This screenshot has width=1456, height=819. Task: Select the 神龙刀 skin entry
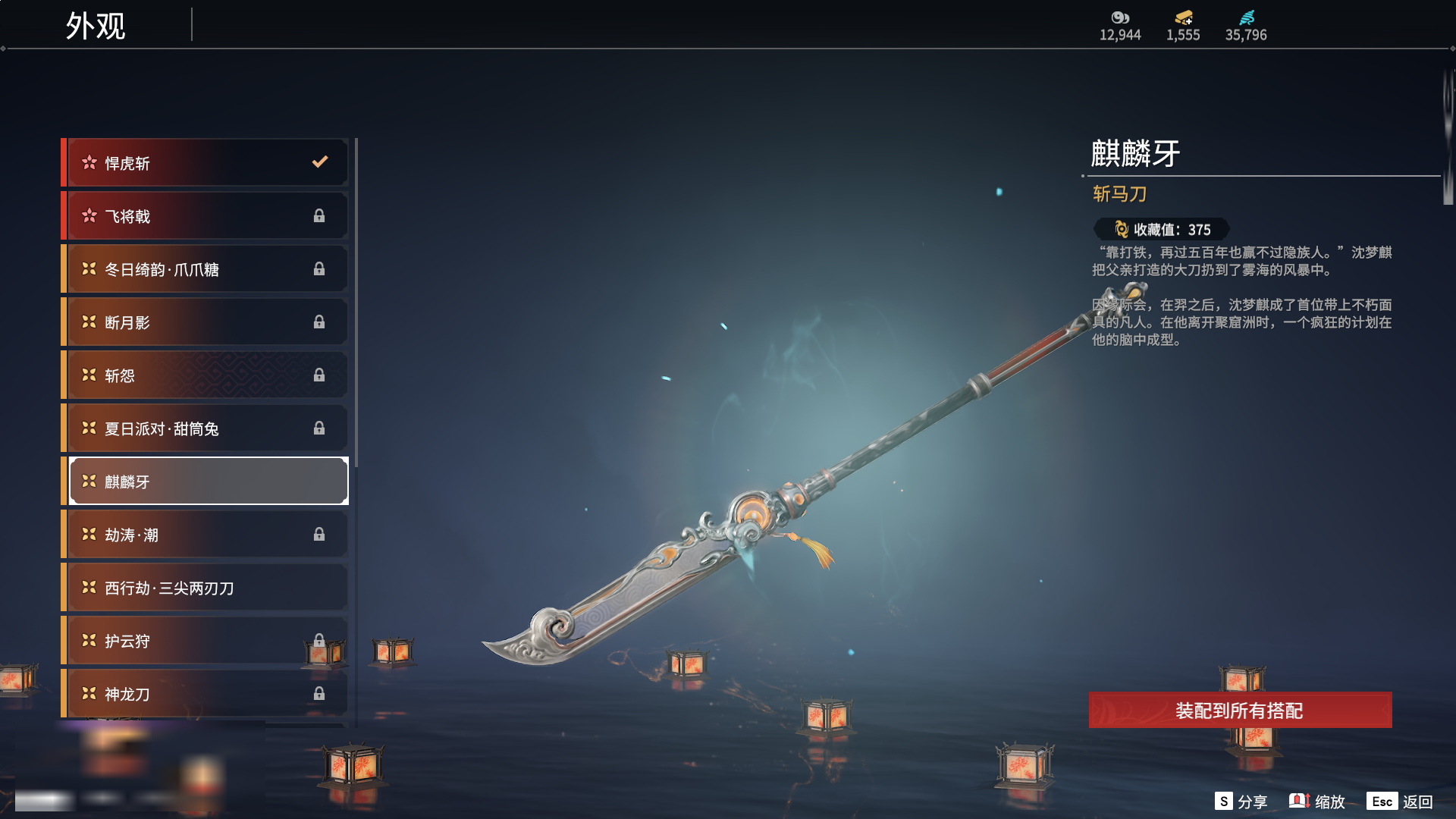coord(206,694)
